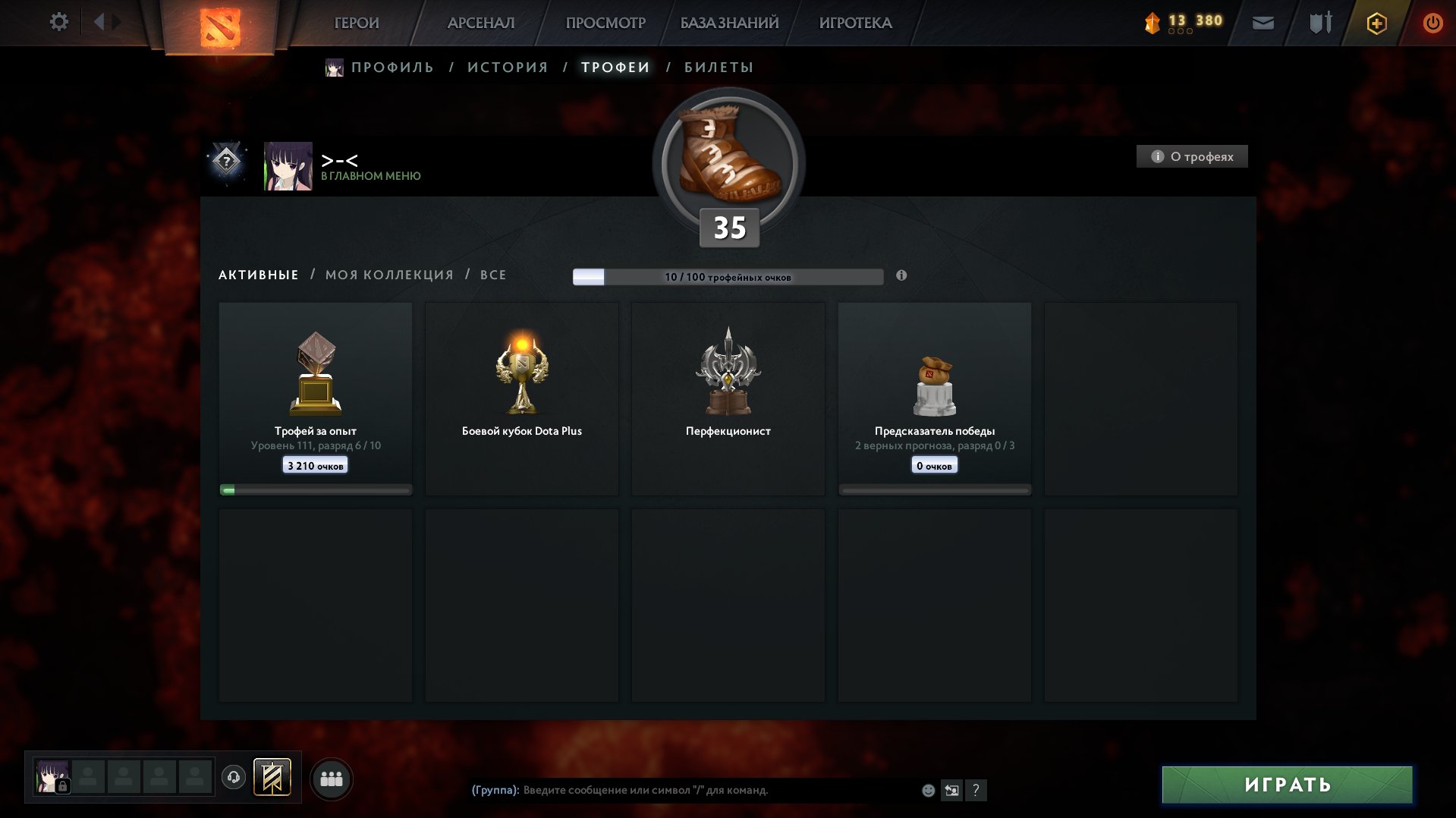This screenshot has width=1456, height=818.
Task: Open the ПРОСМОТР menu
Action: pos(605,23)
